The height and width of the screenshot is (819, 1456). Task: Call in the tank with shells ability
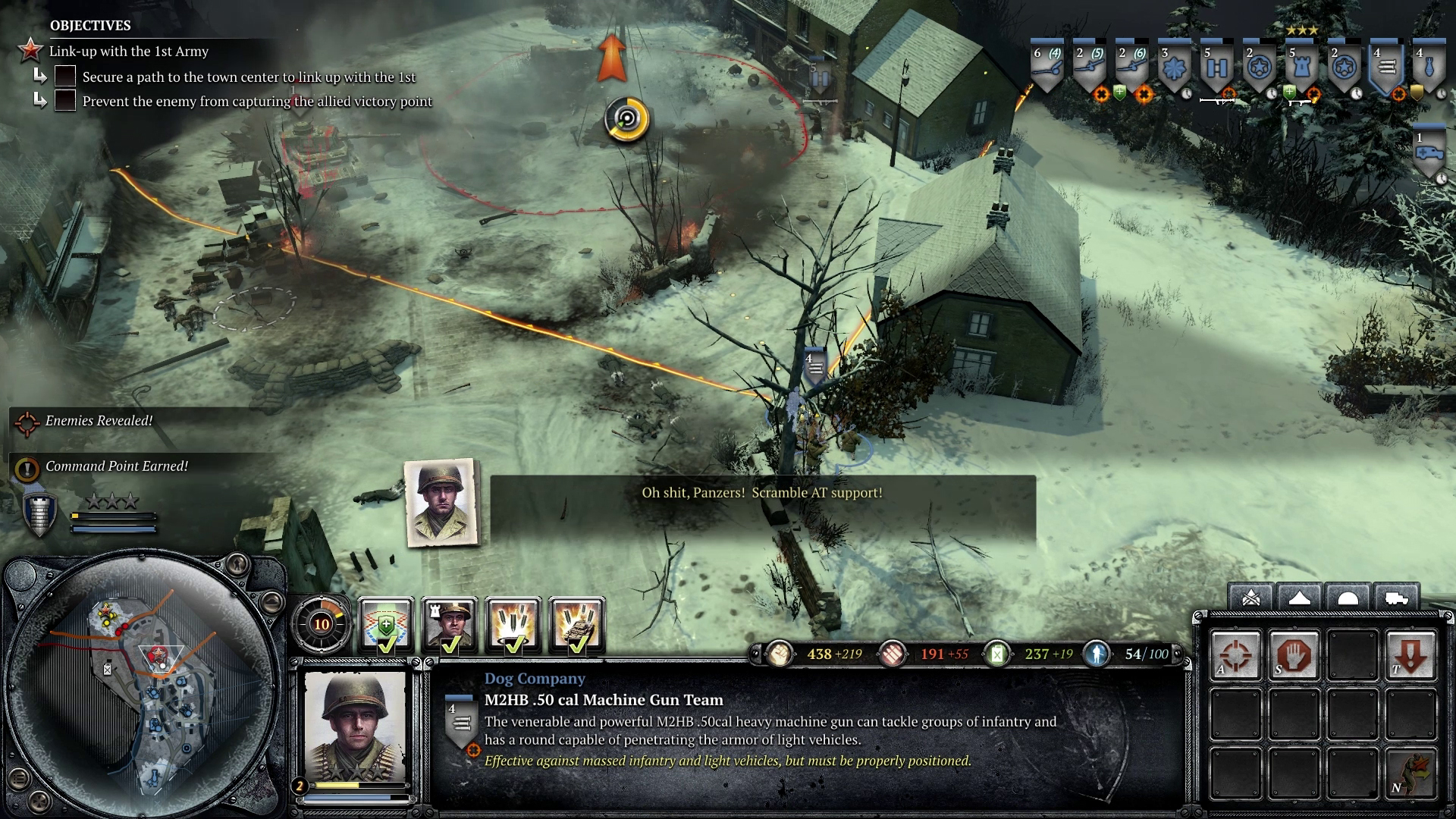click(577, 625)
